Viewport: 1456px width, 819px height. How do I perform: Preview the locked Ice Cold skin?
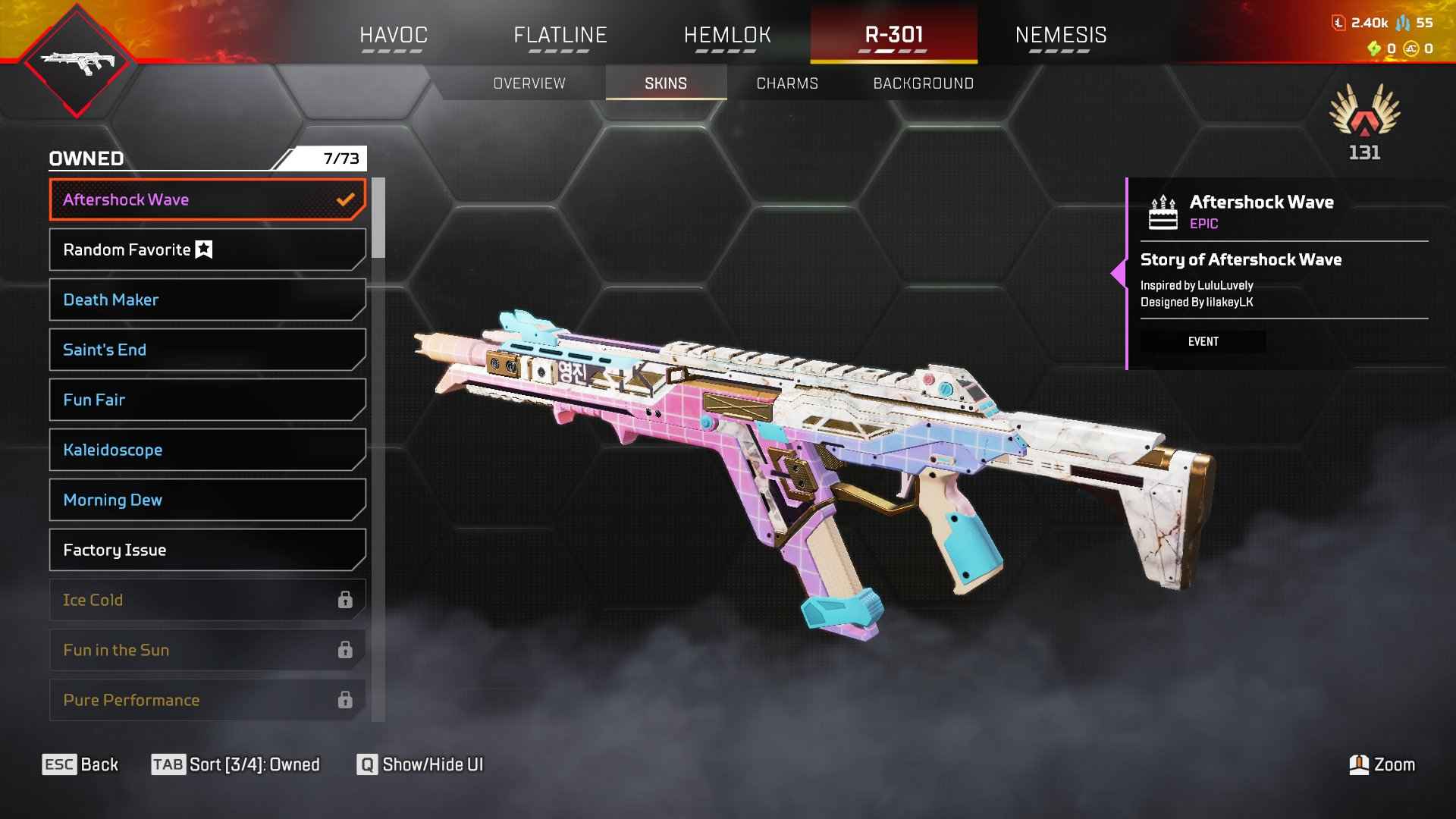[207, 600]
